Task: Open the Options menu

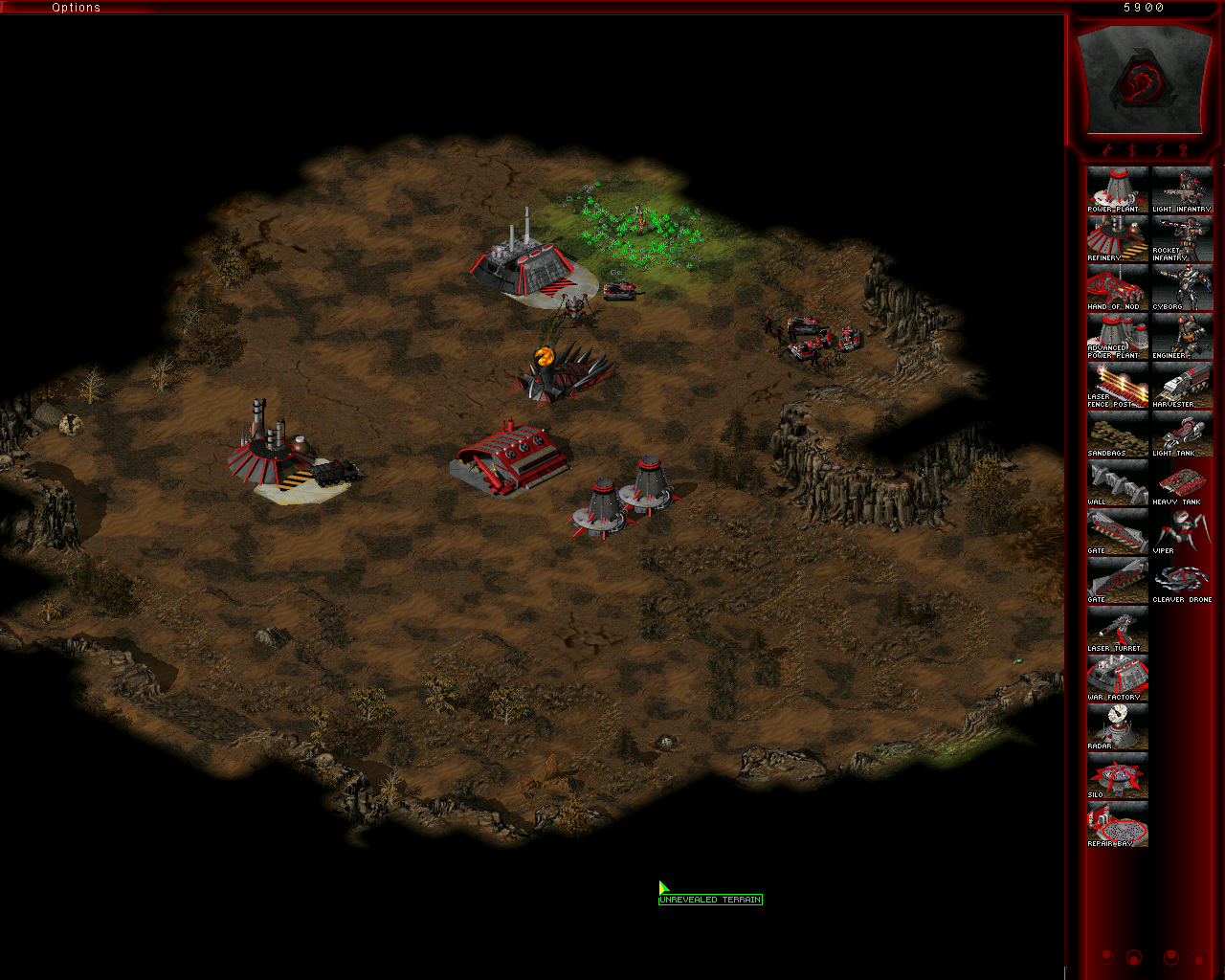Action: 76,8
